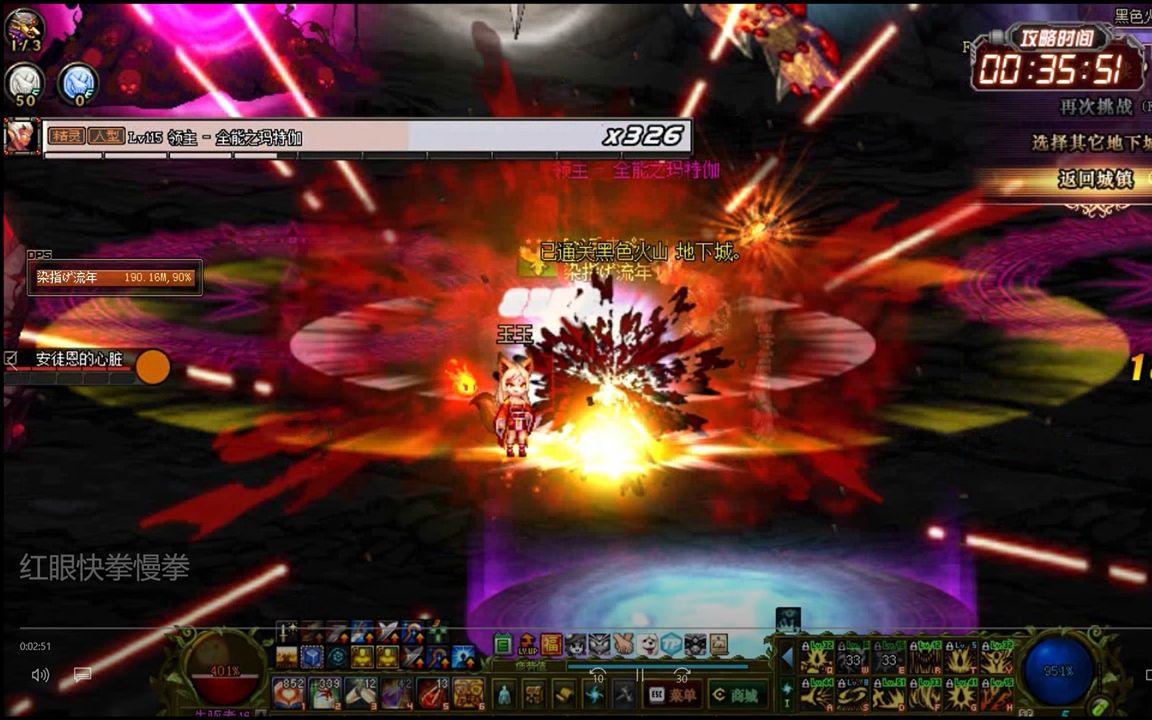Open the ESC 菜单 menu button
Image resolution: width=1152 pixels, height=720 pixels.
coord(672,694)
